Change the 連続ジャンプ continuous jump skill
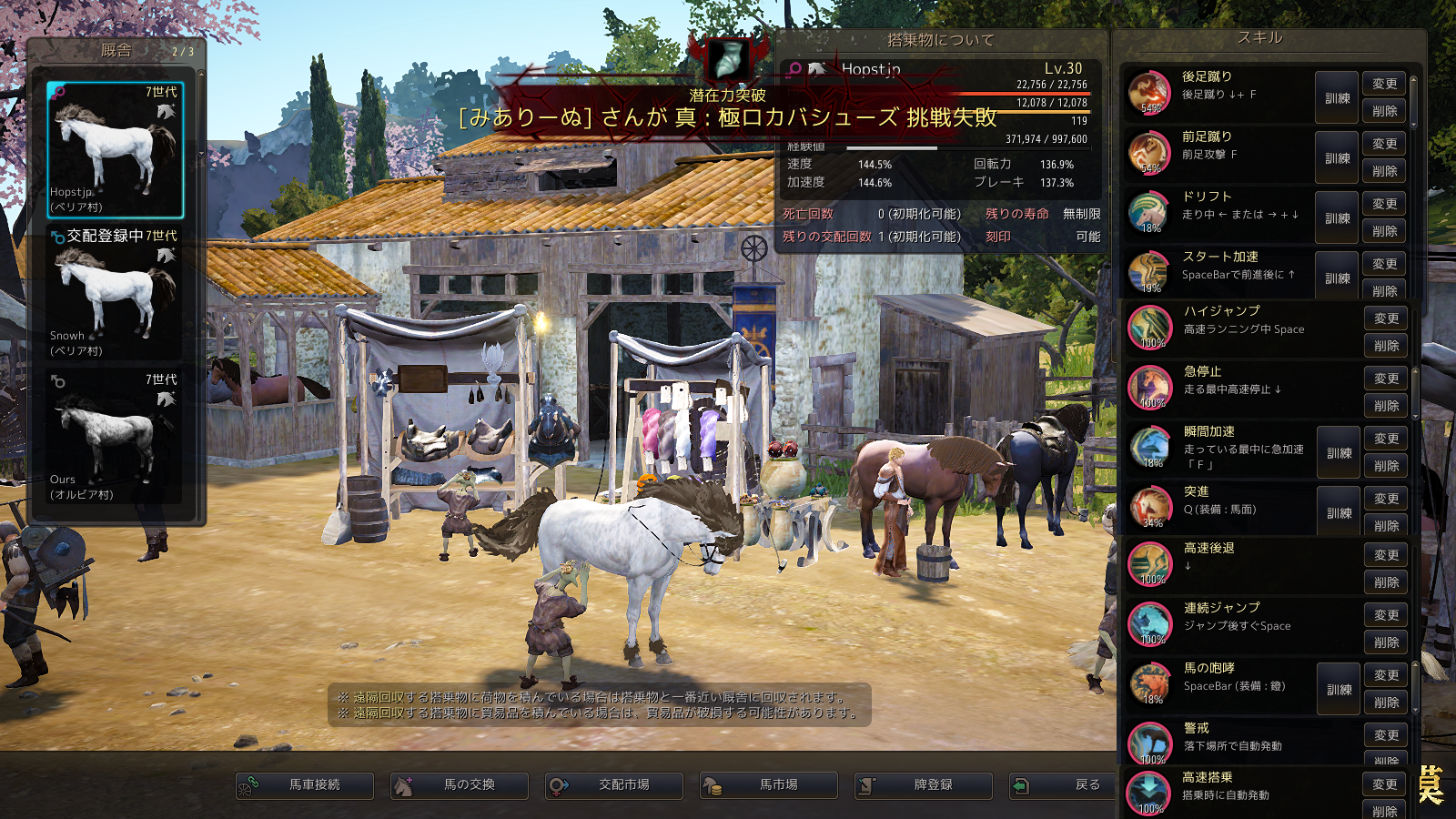Viewport: 1456px width, 819px height. pos(1386,615)
